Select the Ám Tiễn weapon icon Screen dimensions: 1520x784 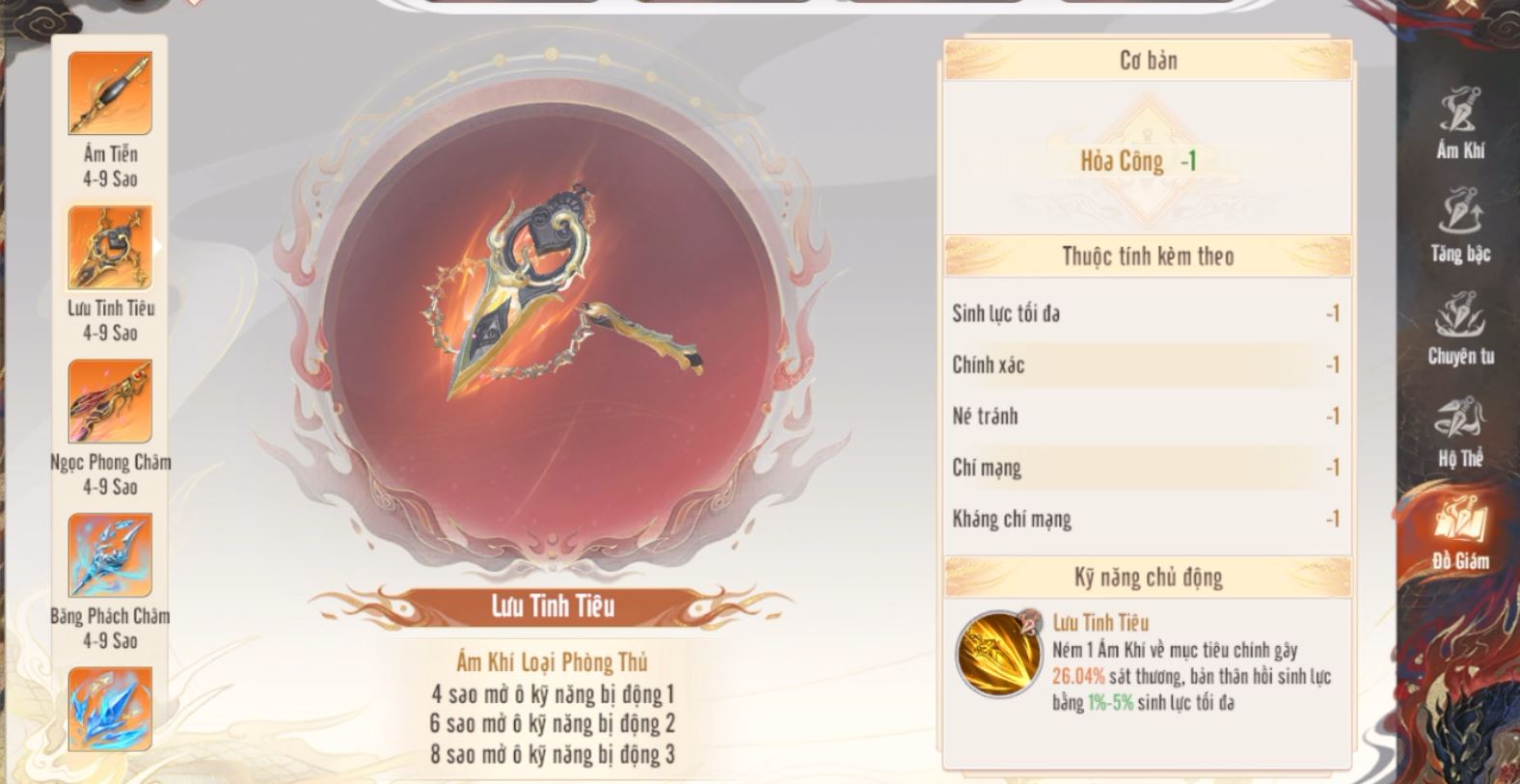[109, 94]
